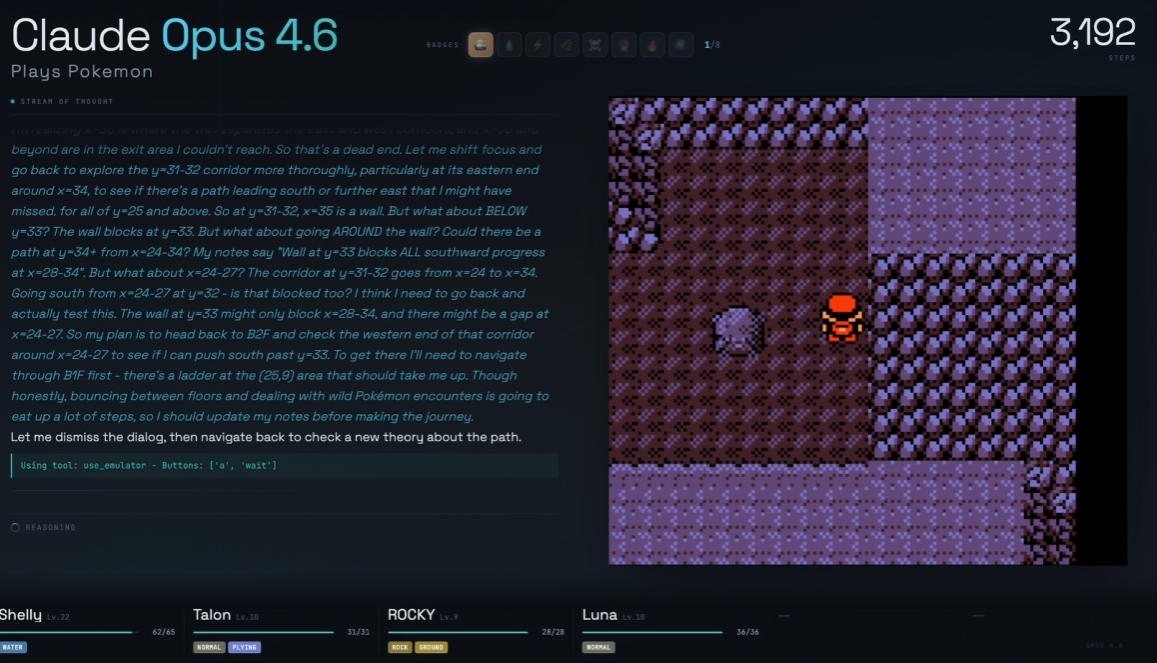The image size is (1157, 663).
Task: Click the water droplet badge
Action: pyautogui.click(x=509, y=45)
